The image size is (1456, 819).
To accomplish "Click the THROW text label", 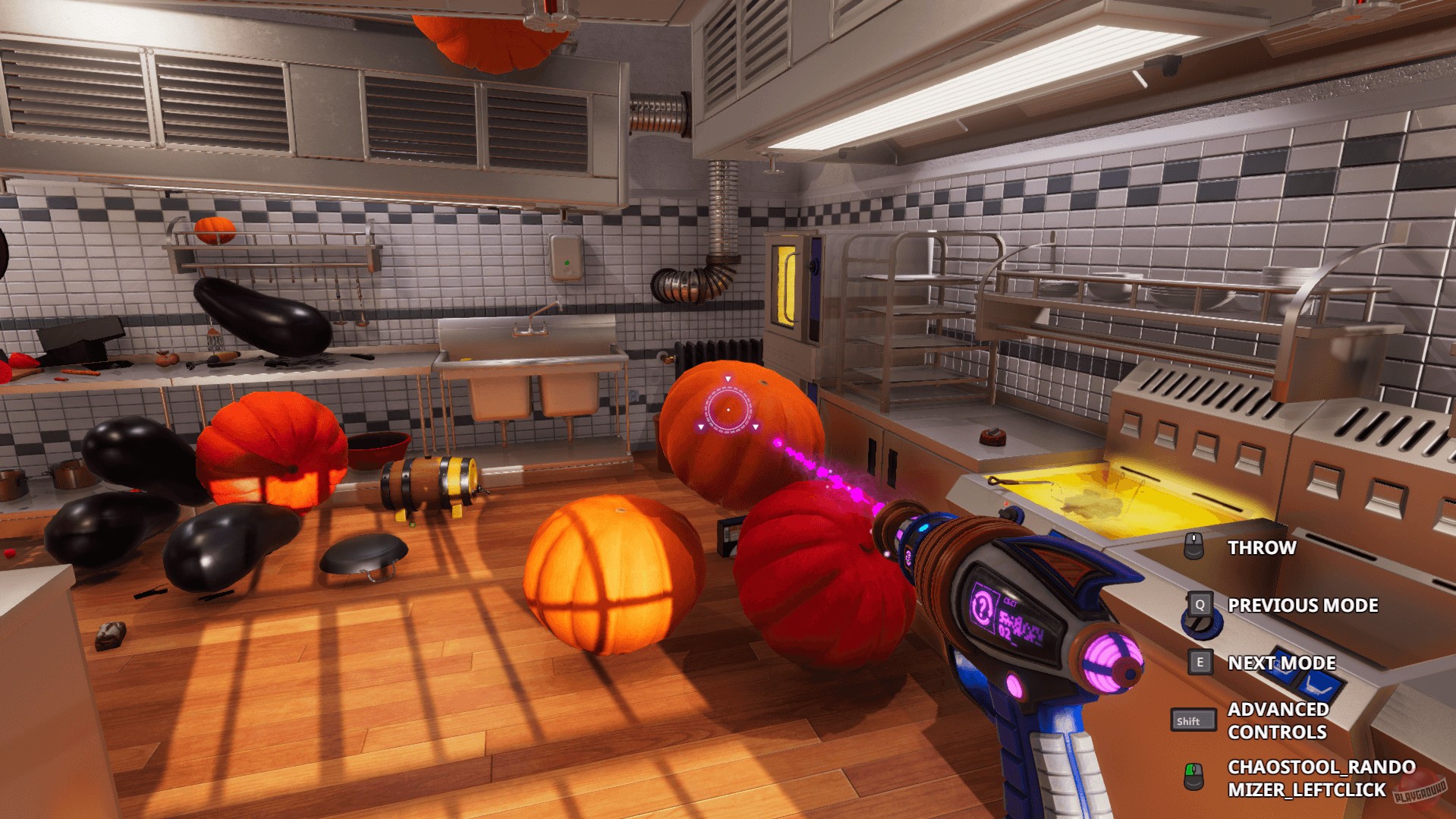I will pyautogui.click(x=1262, y=548).
